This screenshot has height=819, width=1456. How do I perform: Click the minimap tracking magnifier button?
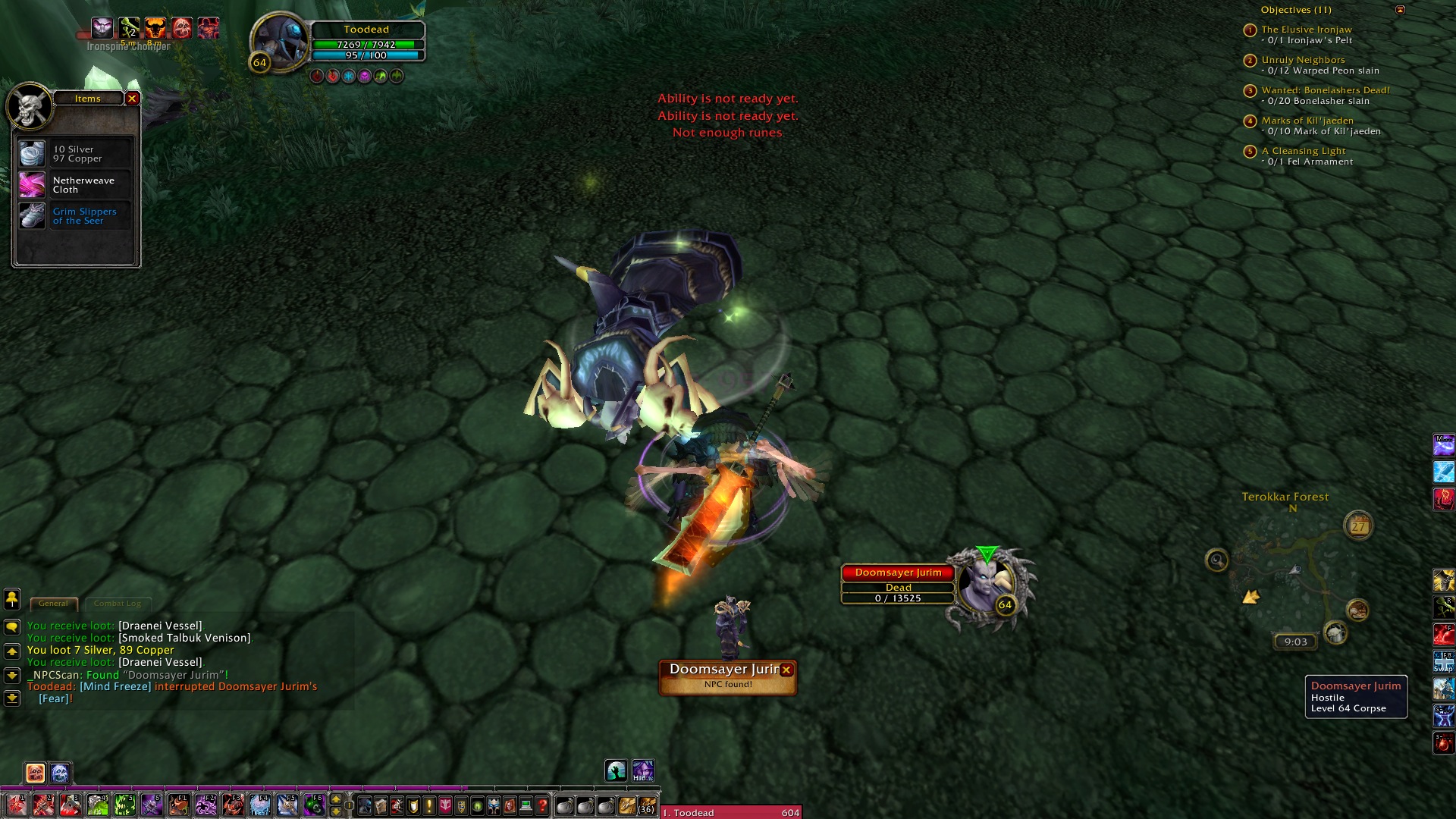pos(1216,560)
